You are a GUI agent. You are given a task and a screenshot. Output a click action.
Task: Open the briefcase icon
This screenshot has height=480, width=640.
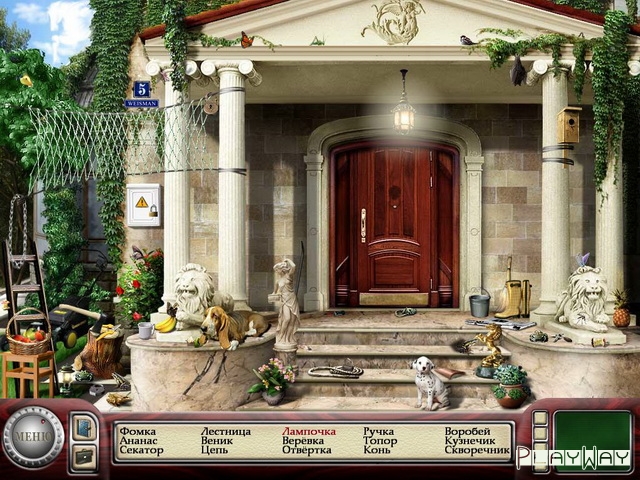[84, 456]
